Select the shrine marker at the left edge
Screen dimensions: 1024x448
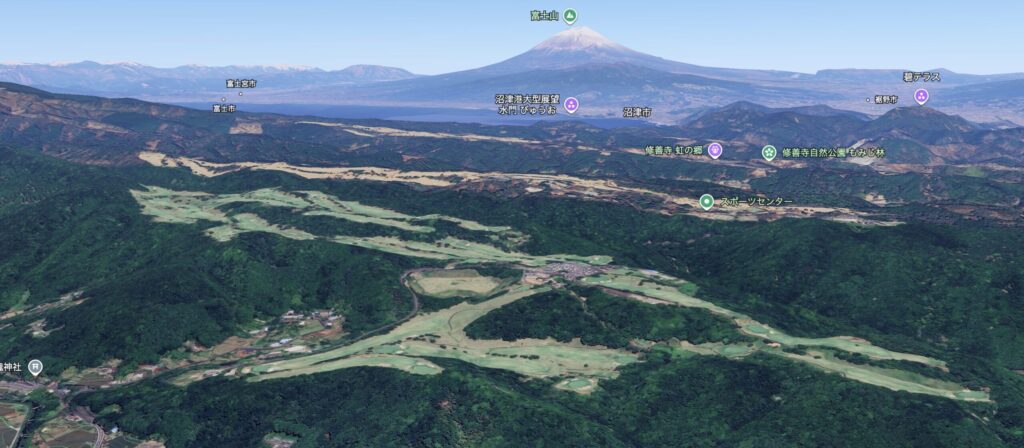(x=35, y=367)
